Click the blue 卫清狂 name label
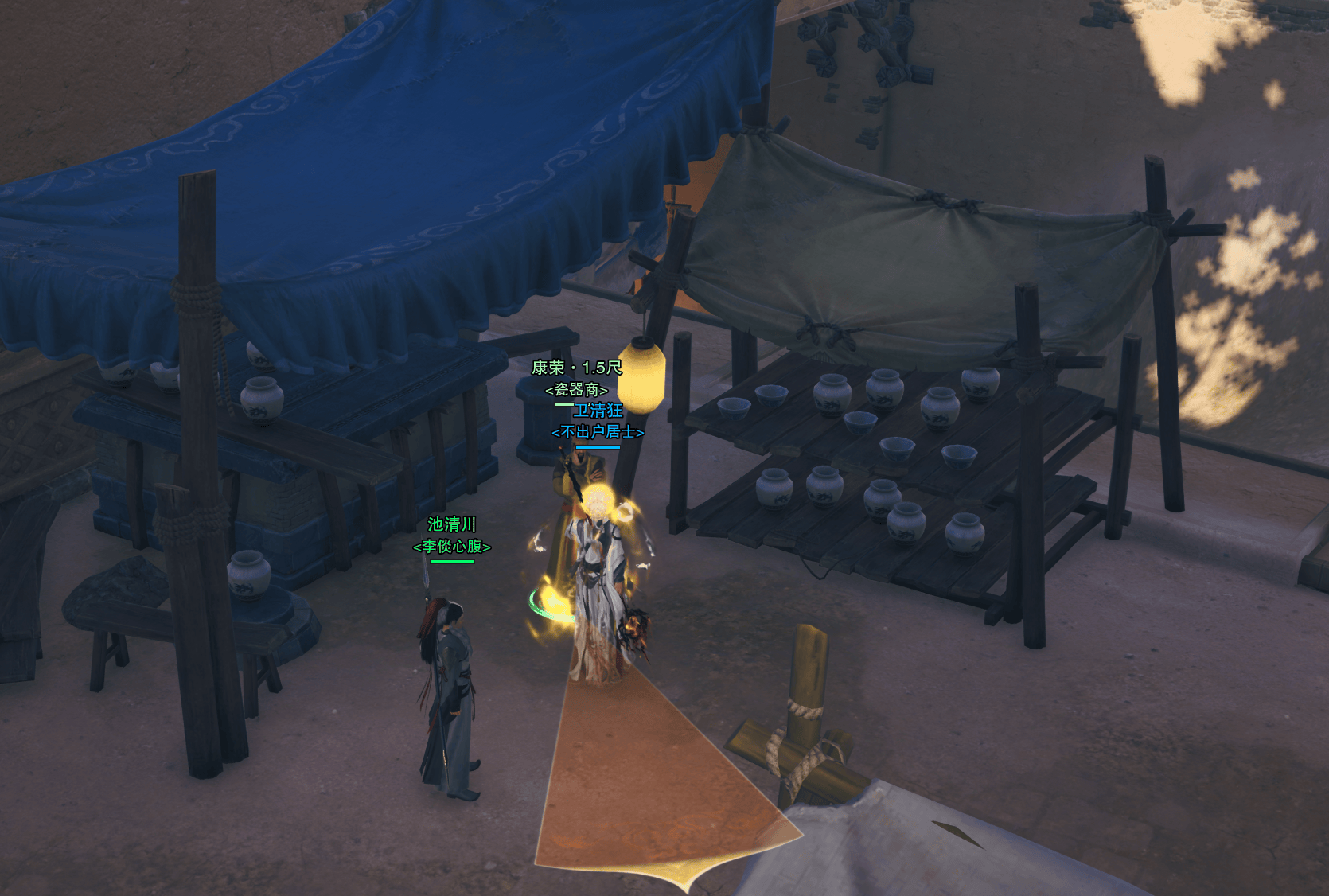This screenshot has width=1329, height=896. 598,411
